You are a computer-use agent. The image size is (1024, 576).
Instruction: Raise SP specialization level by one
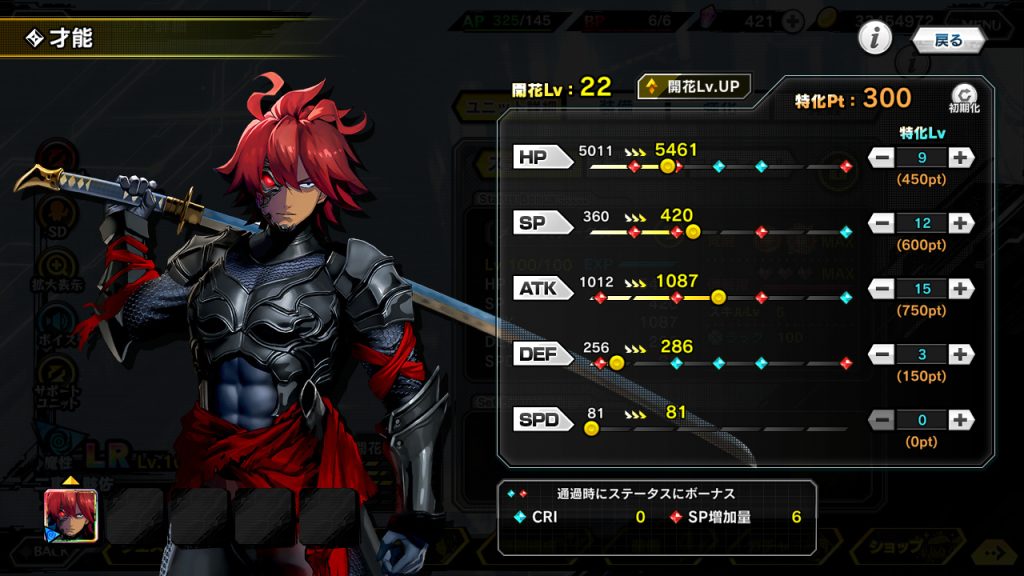click(x=960, y=223)
